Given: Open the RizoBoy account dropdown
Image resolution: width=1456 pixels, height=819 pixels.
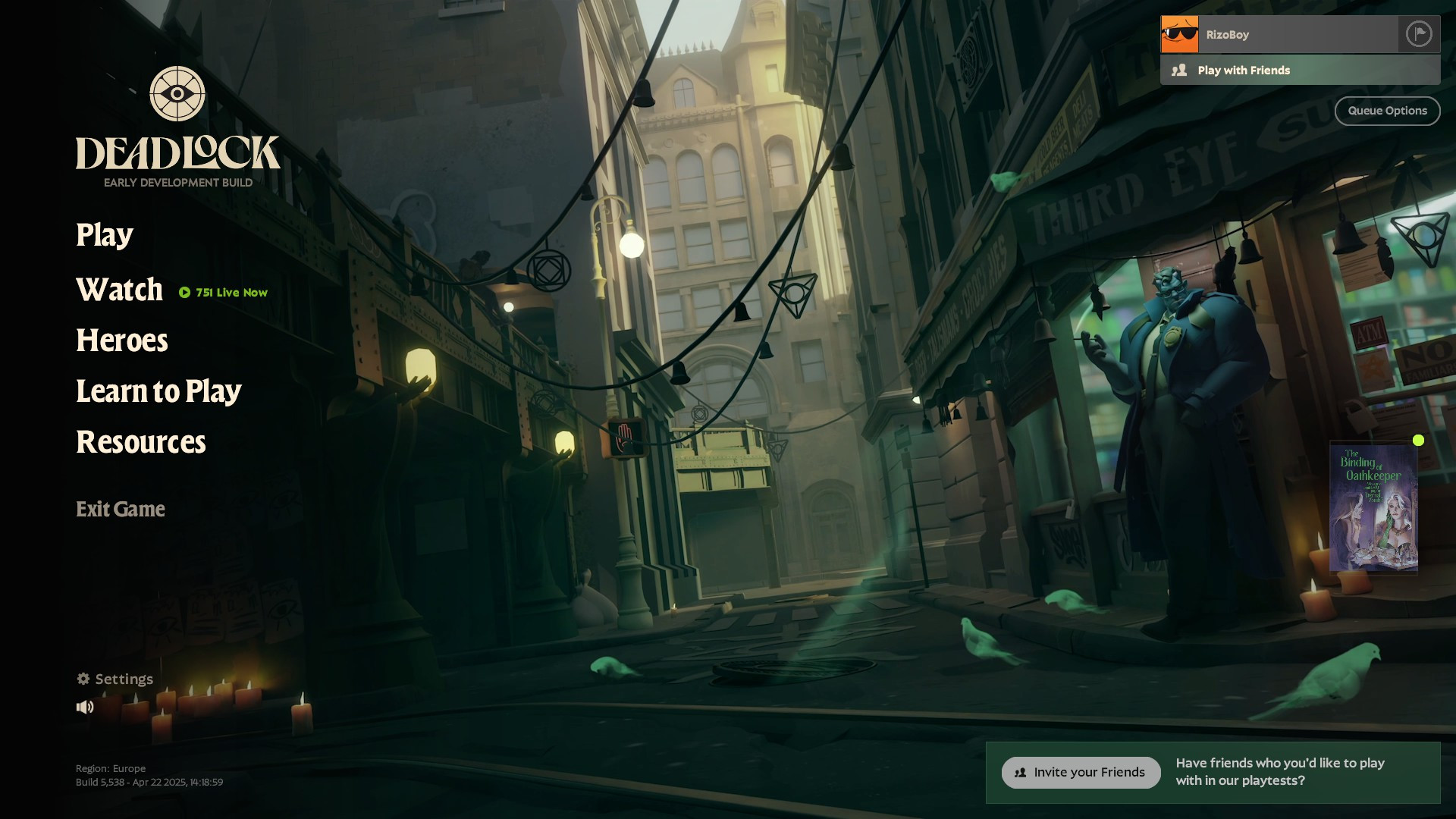Looking at the screenshot, I should (x=1289, y=34).
